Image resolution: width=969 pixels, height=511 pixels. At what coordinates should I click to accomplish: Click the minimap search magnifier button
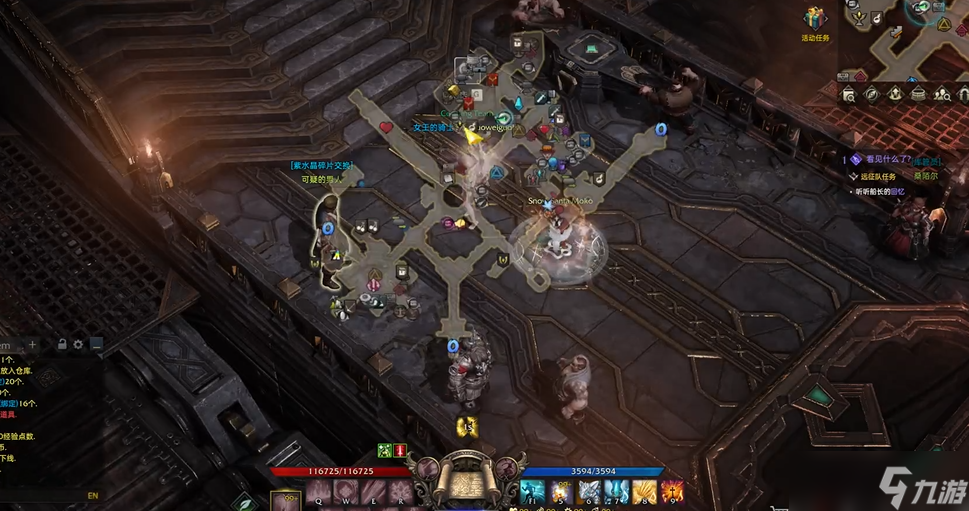coord(849,95)
